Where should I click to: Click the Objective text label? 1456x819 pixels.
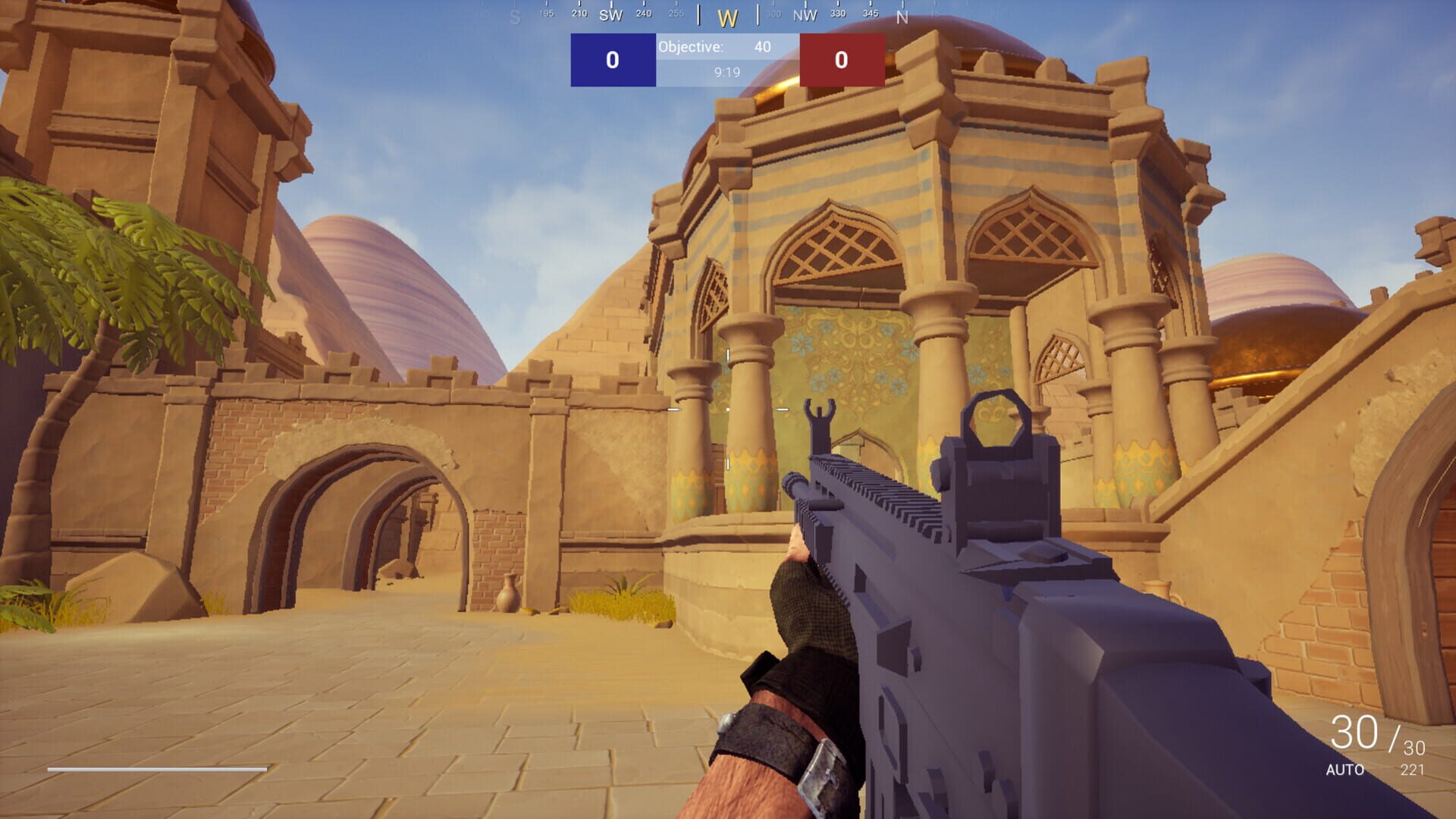click(690, 47)
